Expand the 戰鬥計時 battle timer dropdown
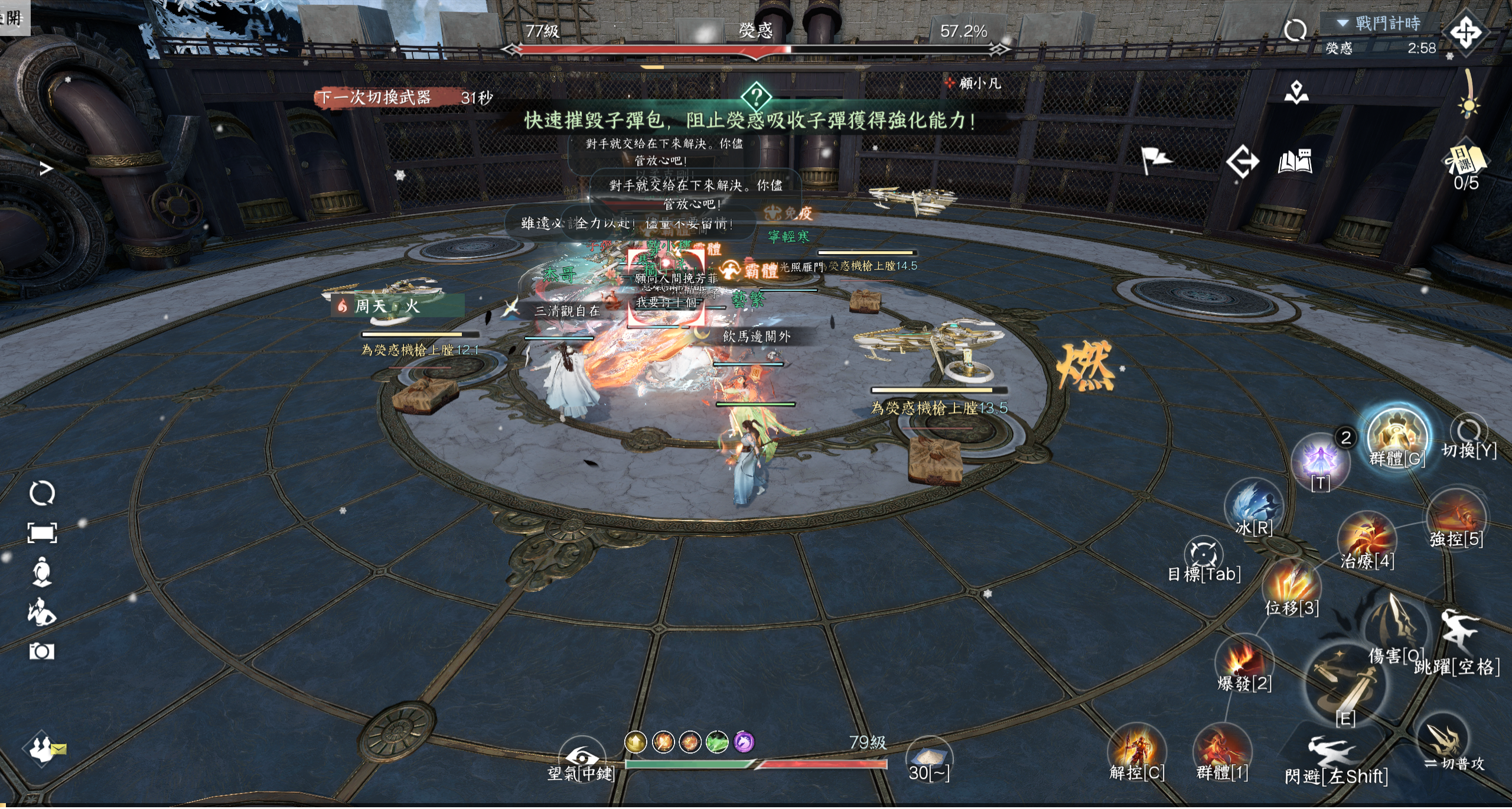The height and width of the screenshot is (809, 1512). tap(1343, 24)
